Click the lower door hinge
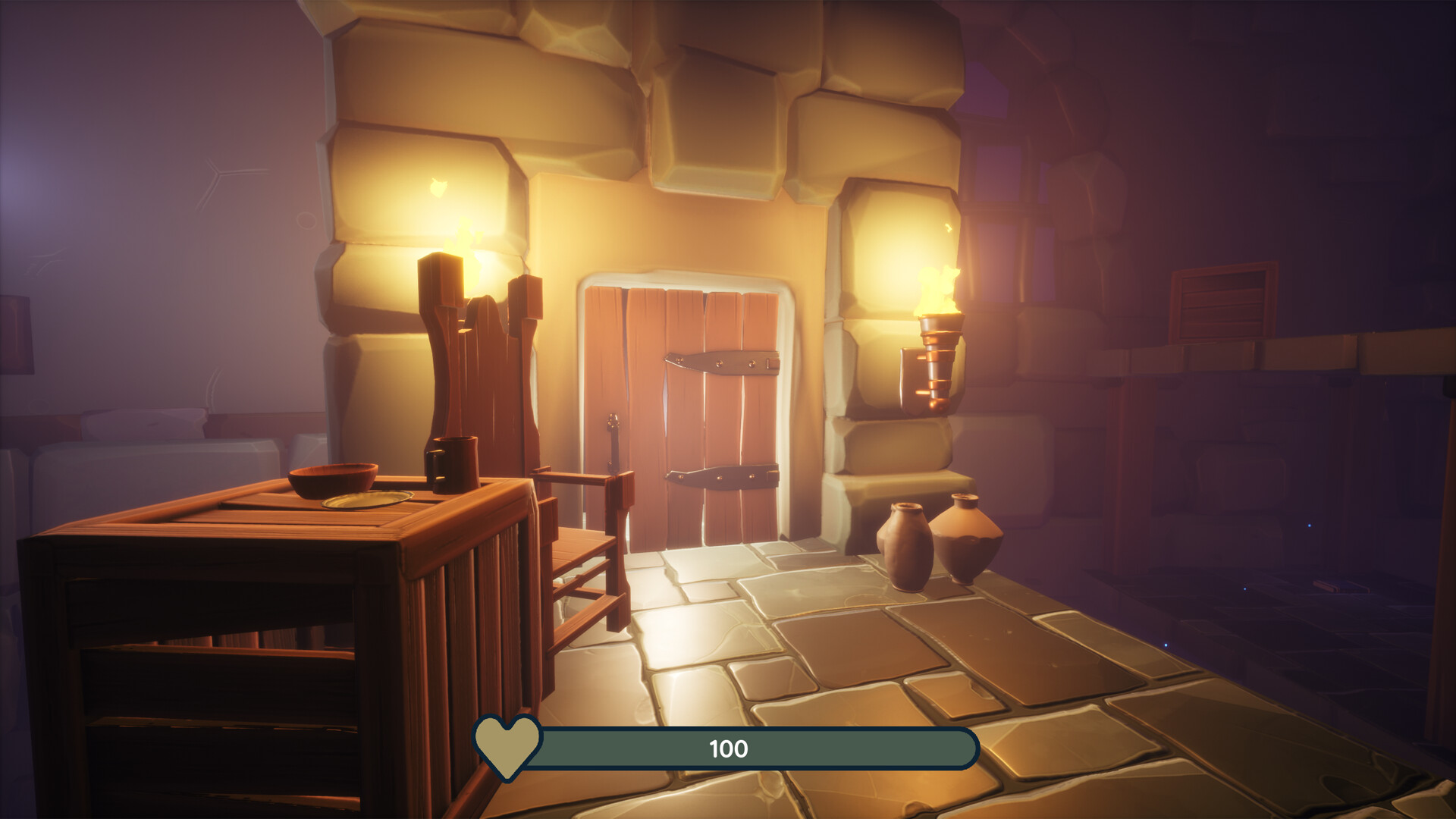1456x819 pixels. click(720, 475)
